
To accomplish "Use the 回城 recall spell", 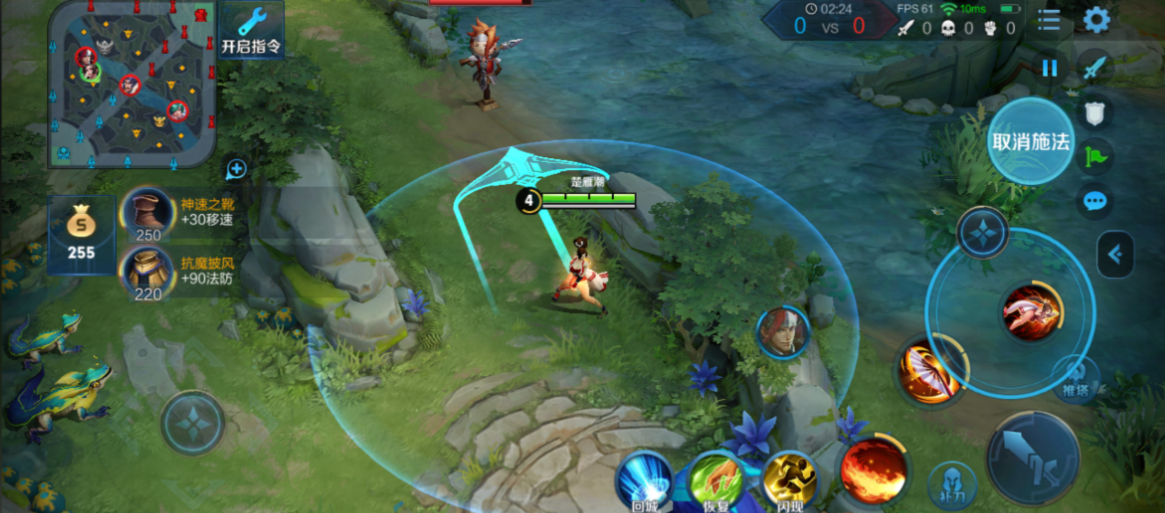I will (643, 480).
